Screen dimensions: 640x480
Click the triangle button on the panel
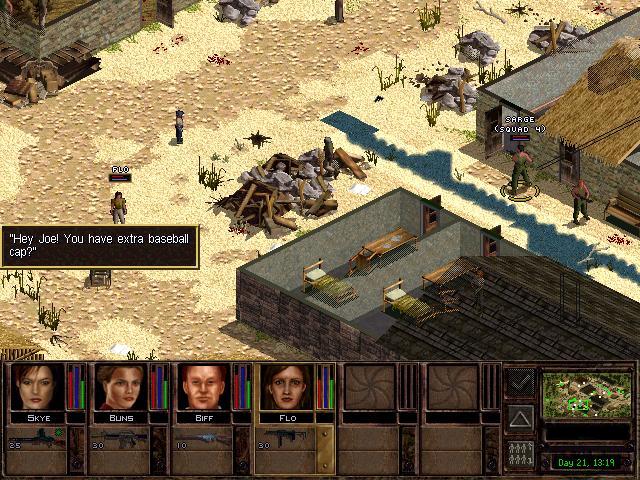(520, 416)
